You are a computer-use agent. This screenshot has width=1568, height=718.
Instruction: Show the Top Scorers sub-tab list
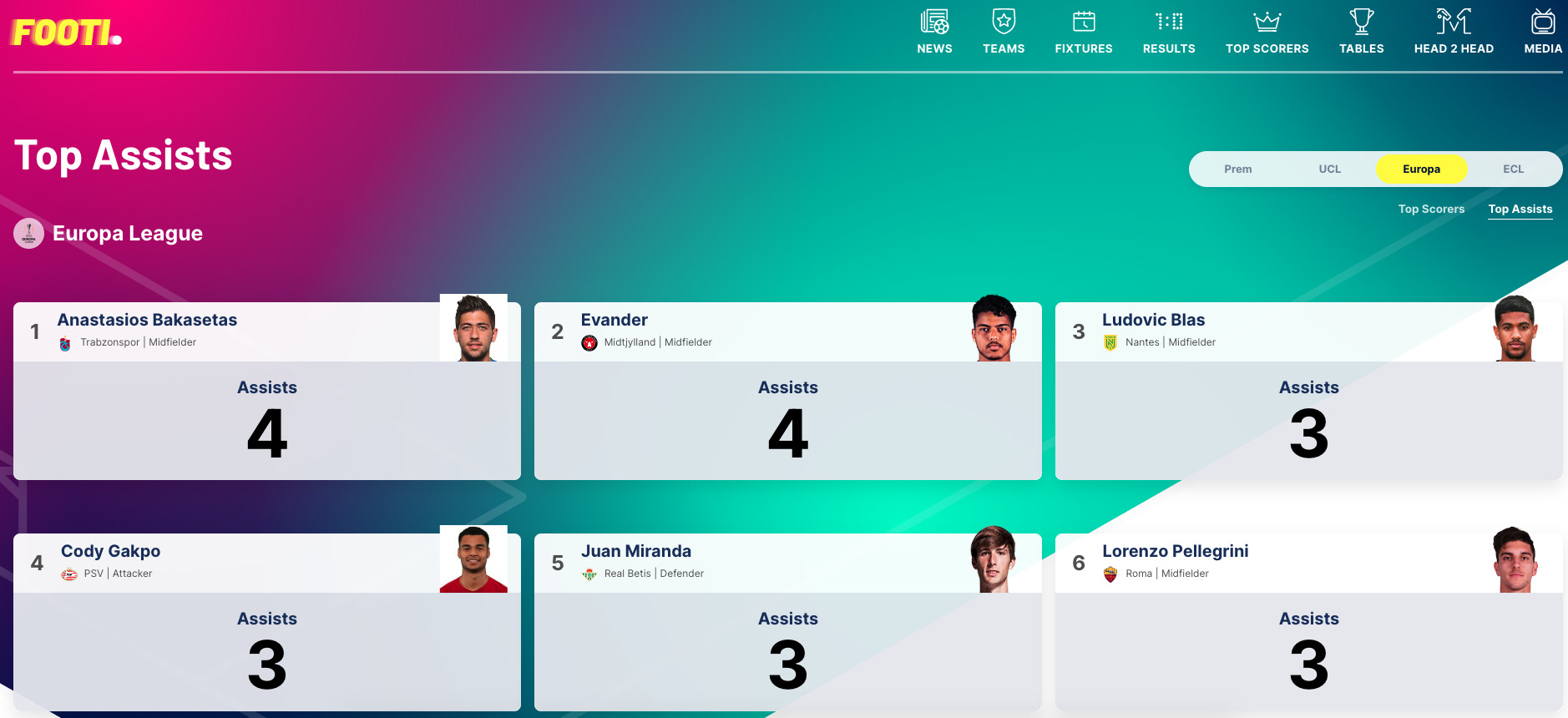pos(1431,209)
